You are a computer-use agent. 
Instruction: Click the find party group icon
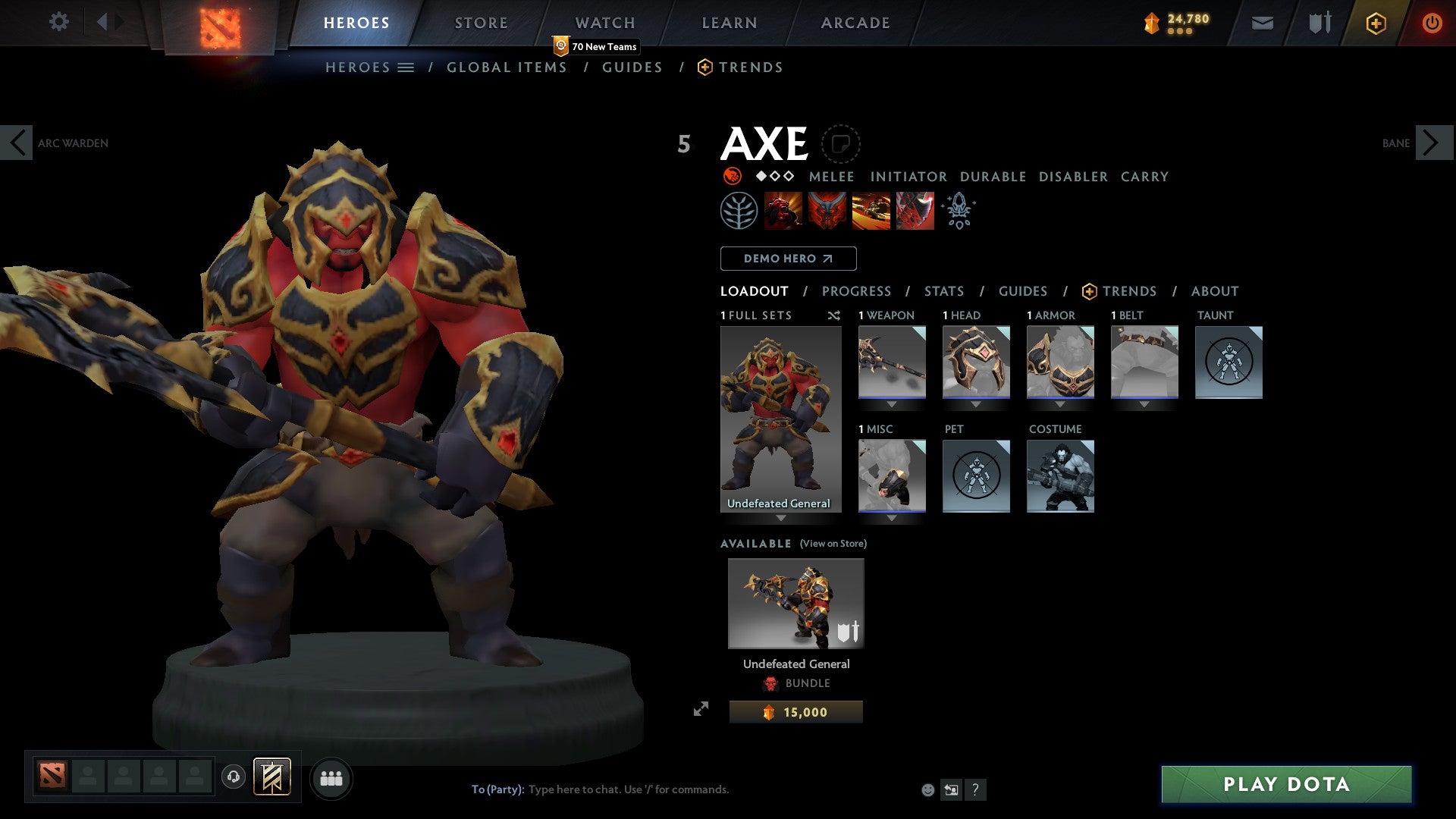331,777
